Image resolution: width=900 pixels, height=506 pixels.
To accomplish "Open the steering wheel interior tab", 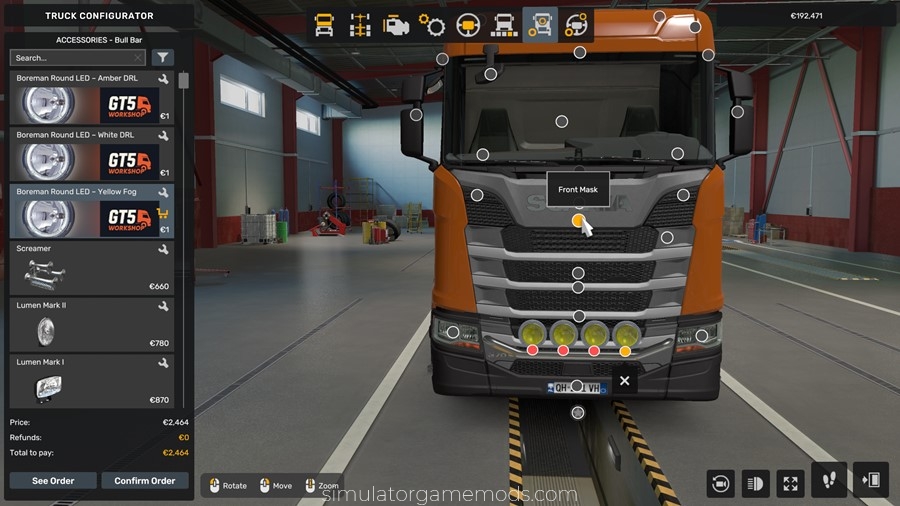I will [x=468, y=25].
